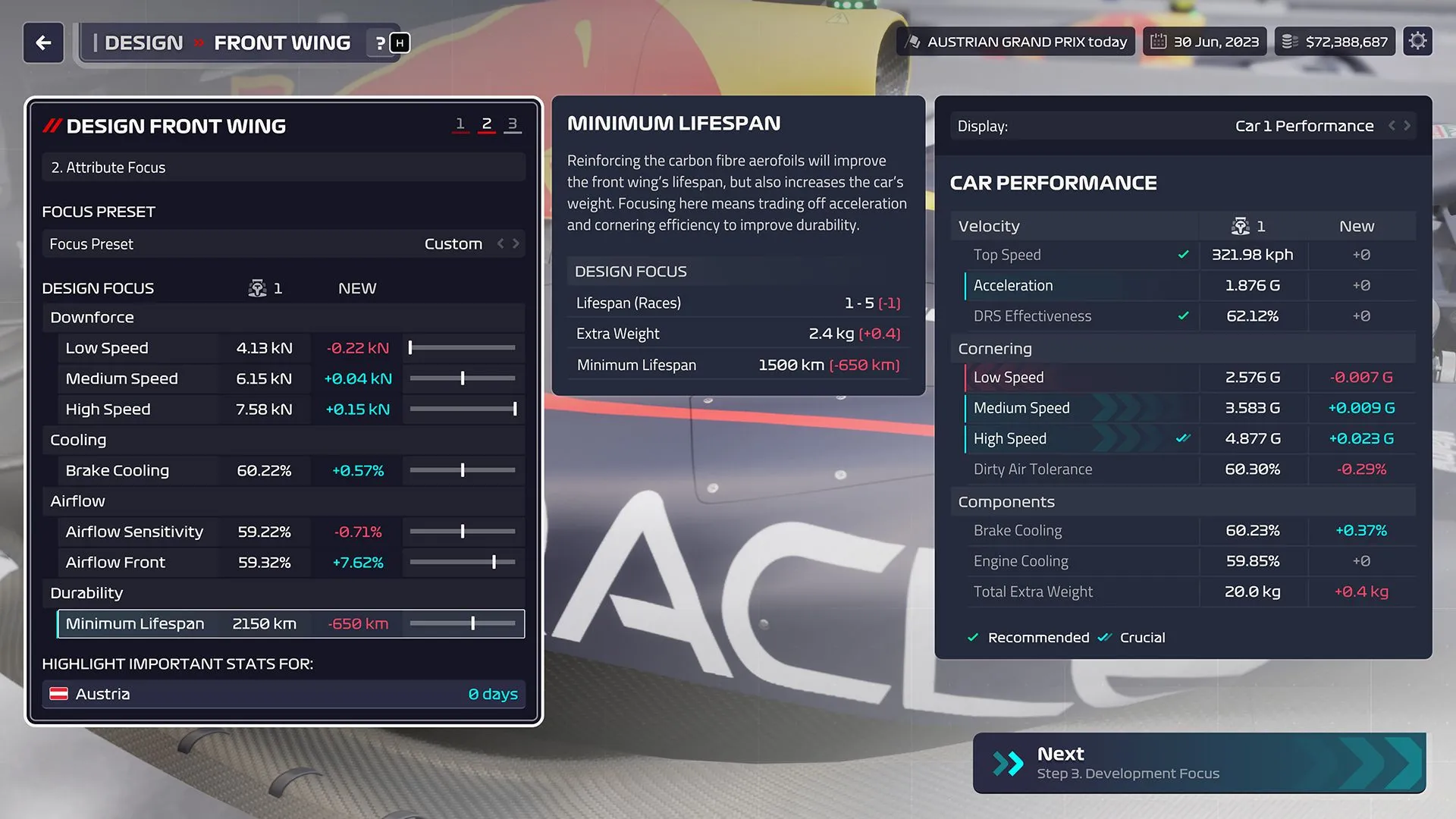This screenshot has height=819, width=1456.
Task: Open the settings gear icon
Action: tap(1417, 42)
